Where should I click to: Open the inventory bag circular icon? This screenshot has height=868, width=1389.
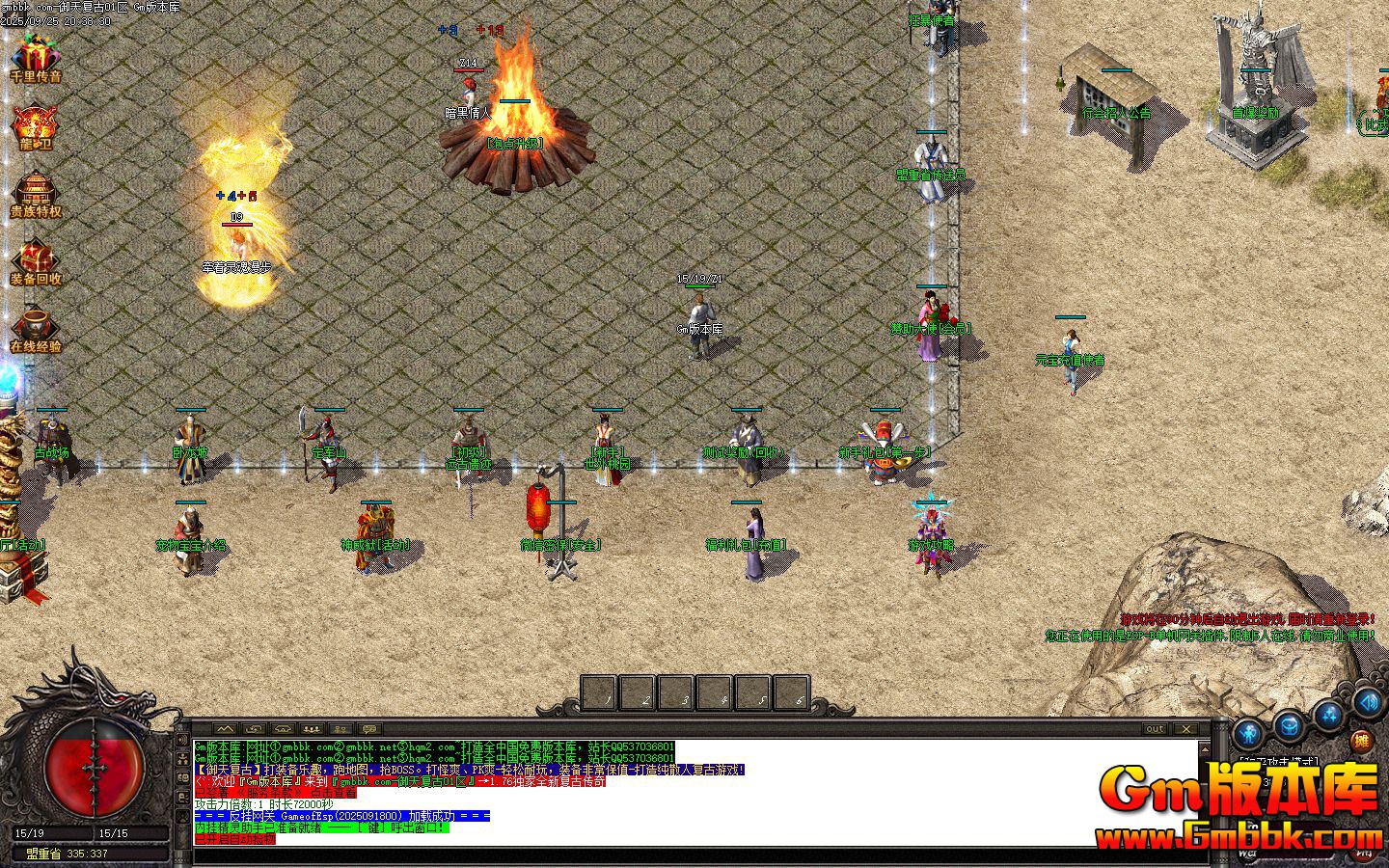(1288, 726)
